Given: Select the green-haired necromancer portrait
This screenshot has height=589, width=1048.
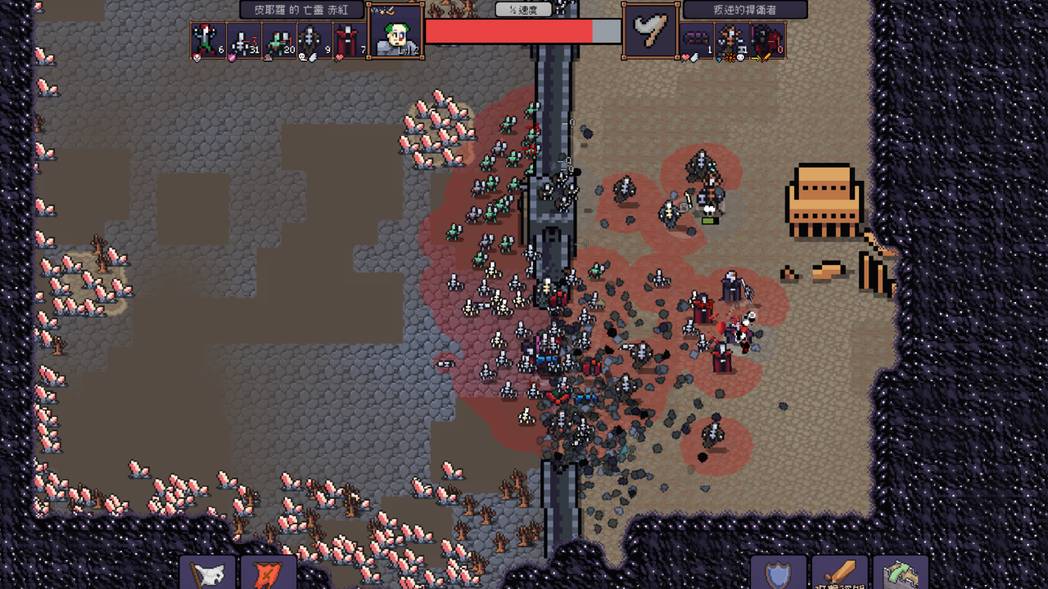Looking at the screenshot, I should 395,32.
